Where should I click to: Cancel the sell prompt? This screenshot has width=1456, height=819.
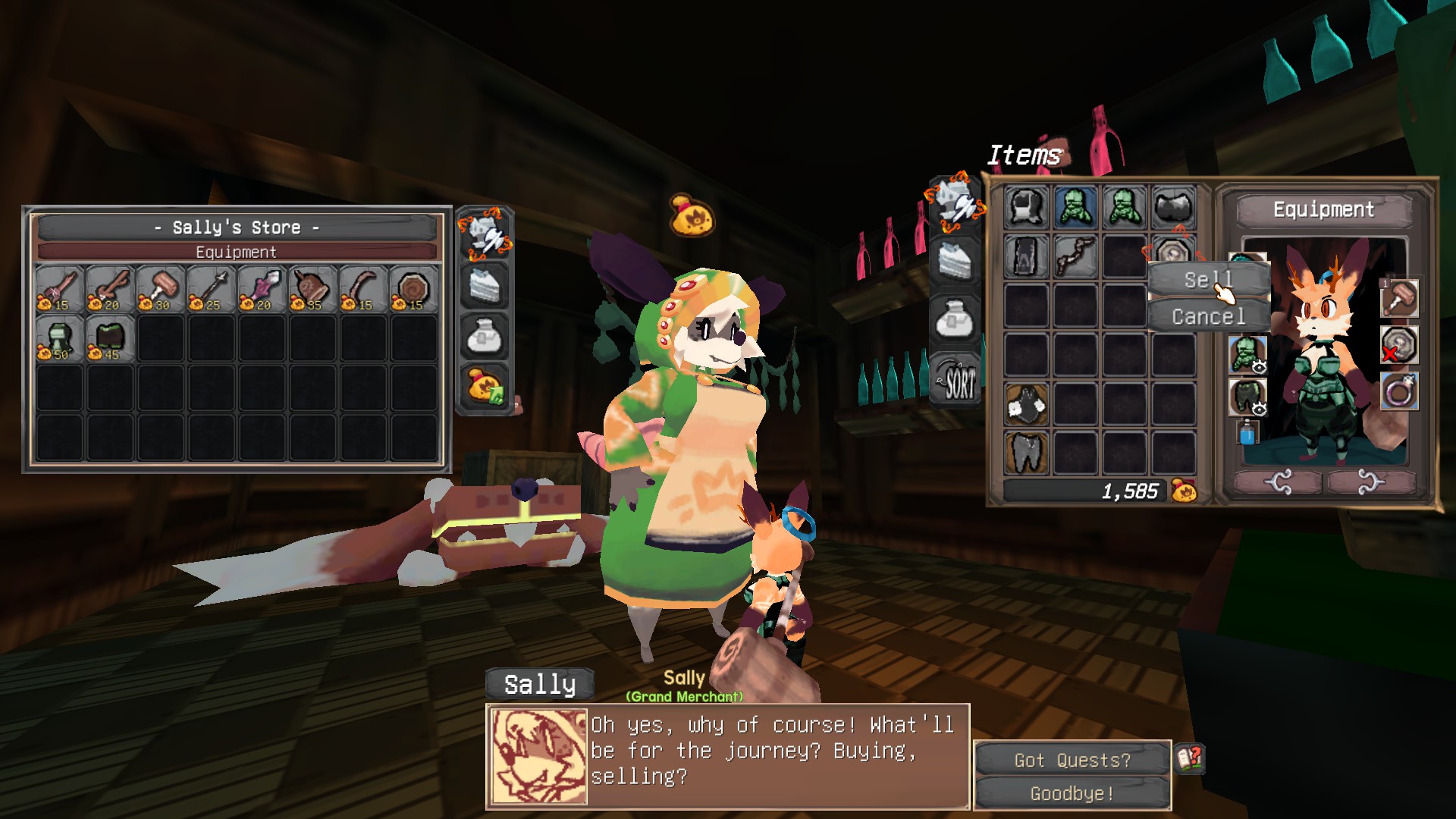[x=1208, y=316]
